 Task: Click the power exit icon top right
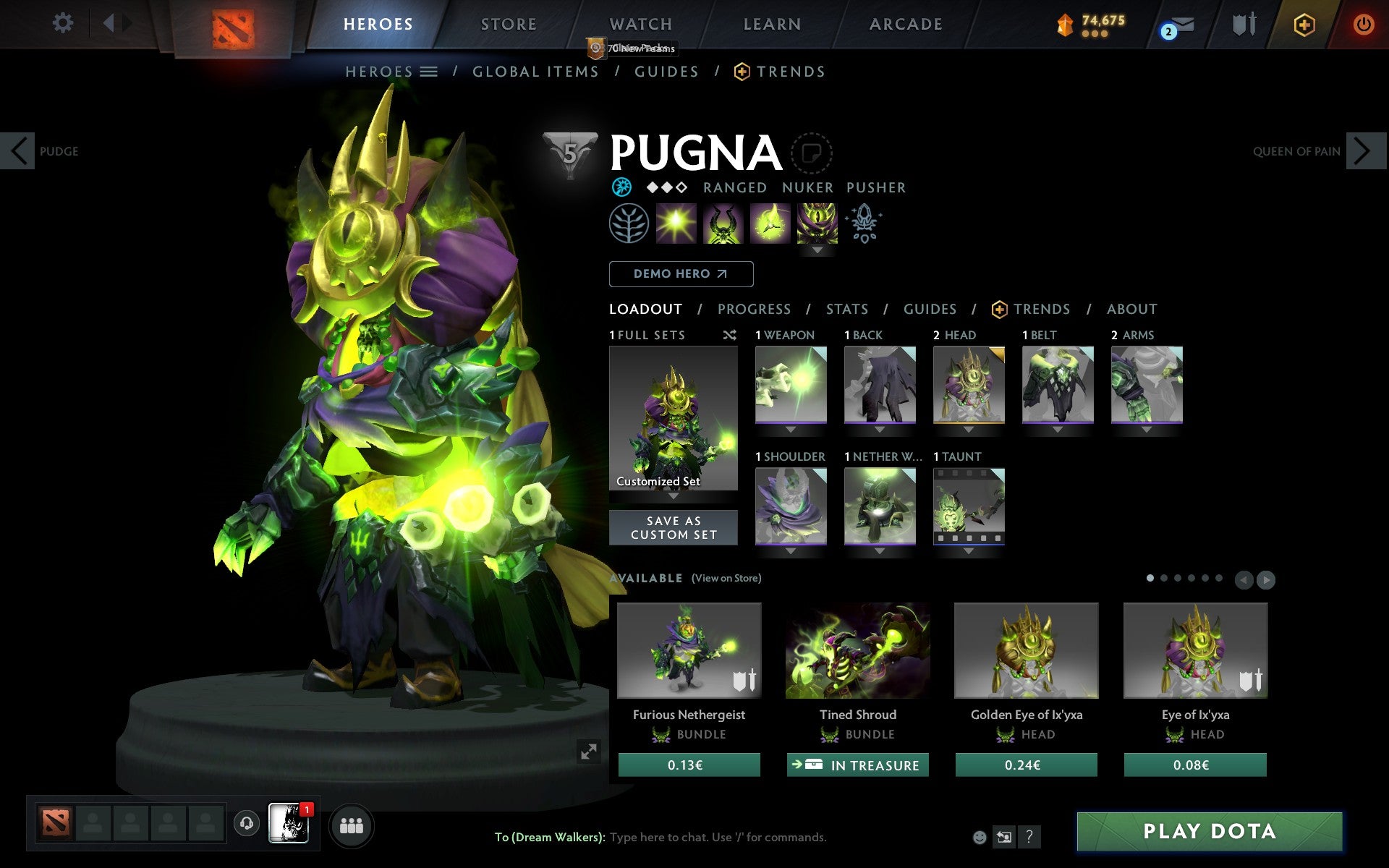[1364, 23]
